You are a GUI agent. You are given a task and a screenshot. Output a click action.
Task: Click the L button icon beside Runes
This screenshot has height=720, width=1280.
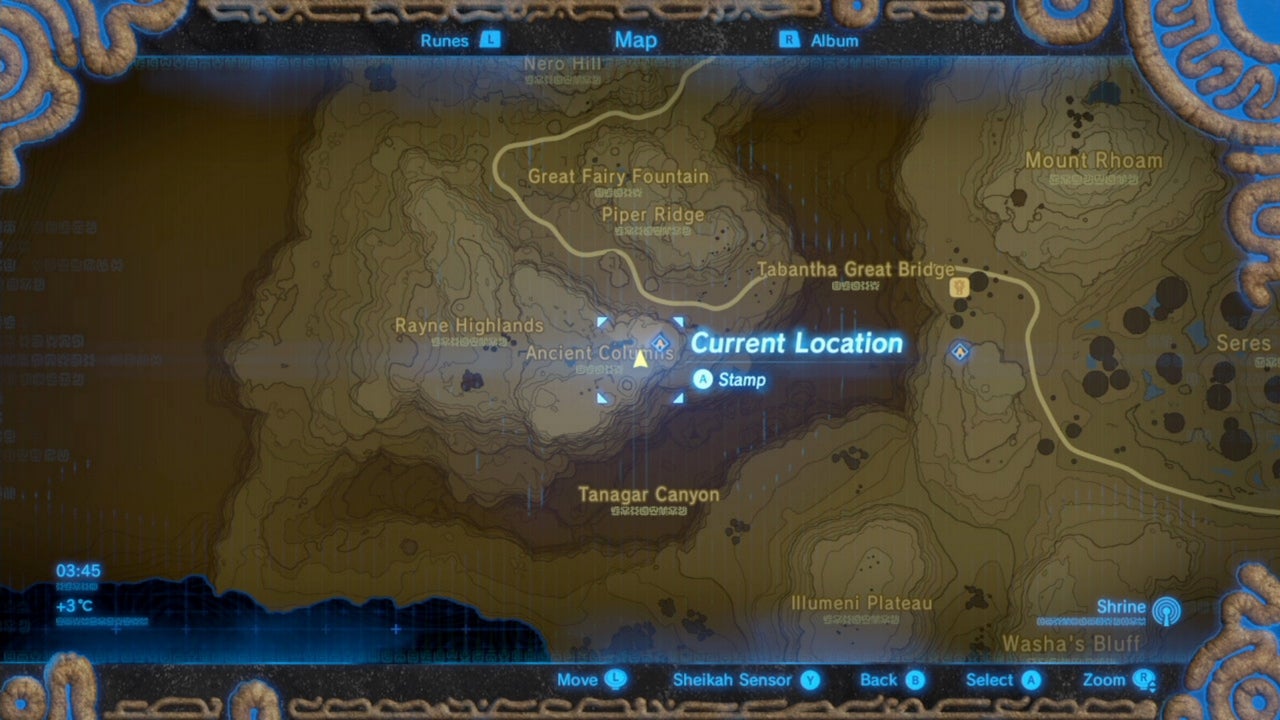(x=489, y=40)
